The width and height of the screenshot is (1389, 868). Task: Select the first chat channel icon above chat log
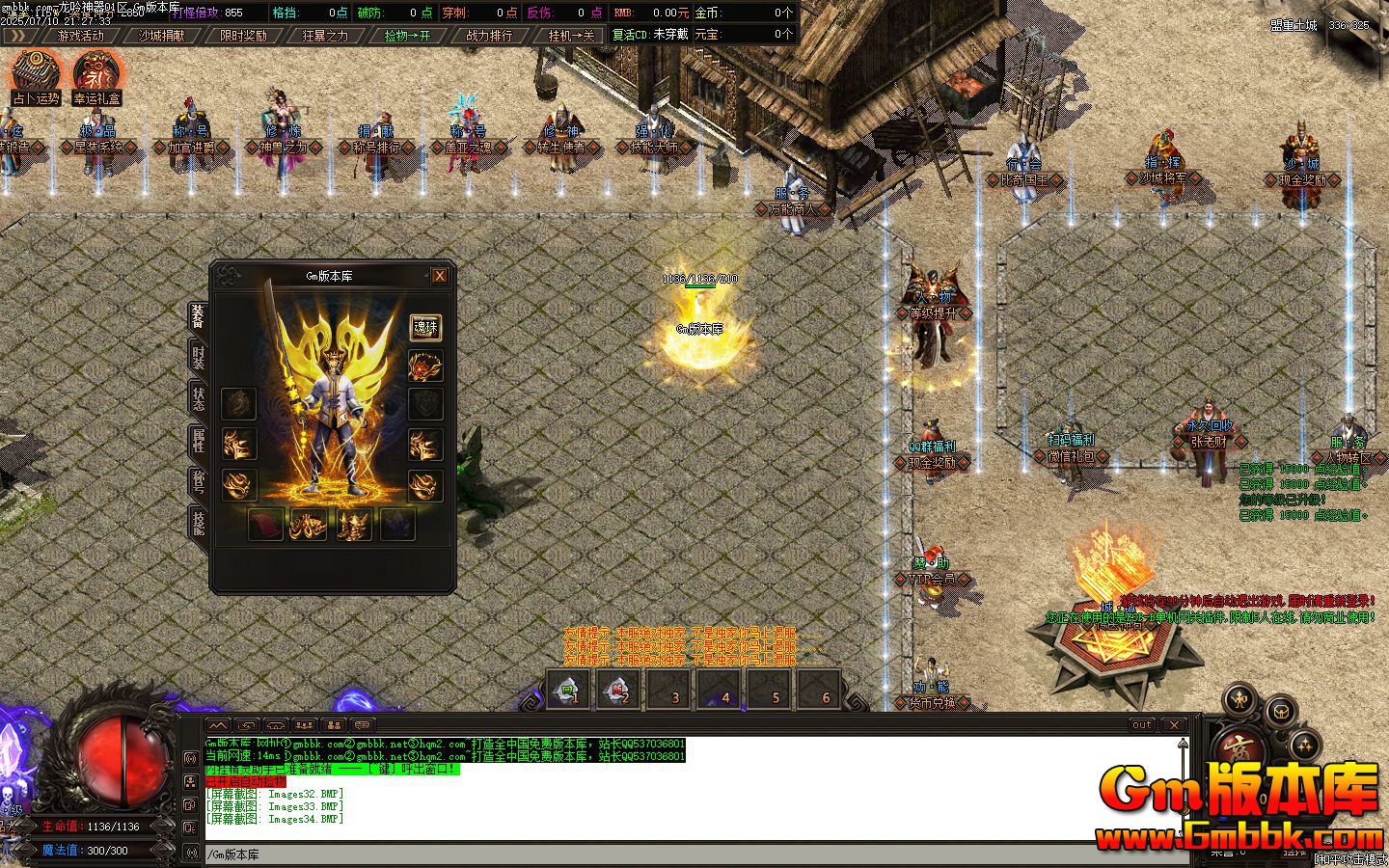217,726
